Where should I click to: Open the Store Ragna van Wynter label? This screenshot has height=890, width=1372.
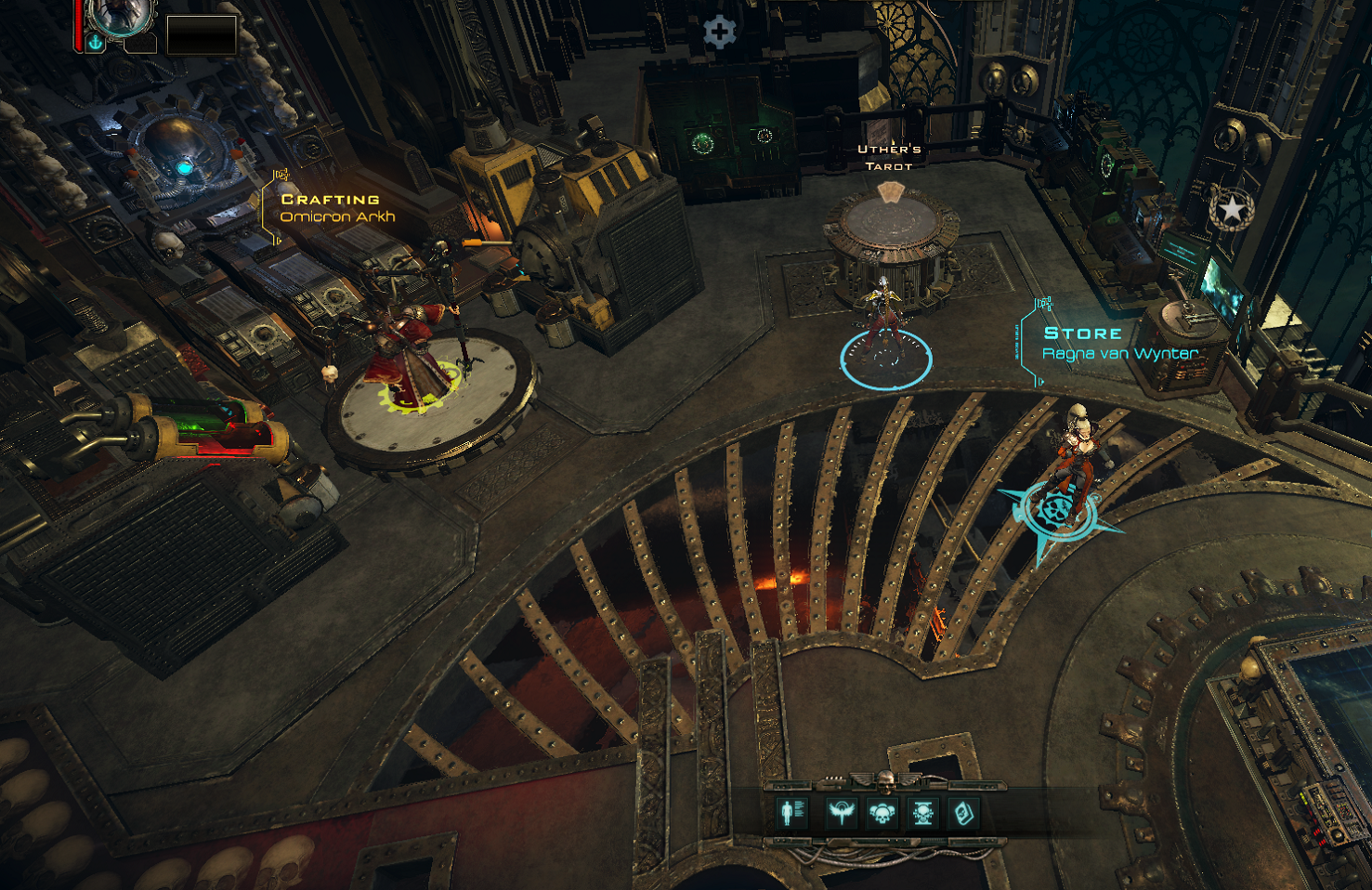[1117, 343]
